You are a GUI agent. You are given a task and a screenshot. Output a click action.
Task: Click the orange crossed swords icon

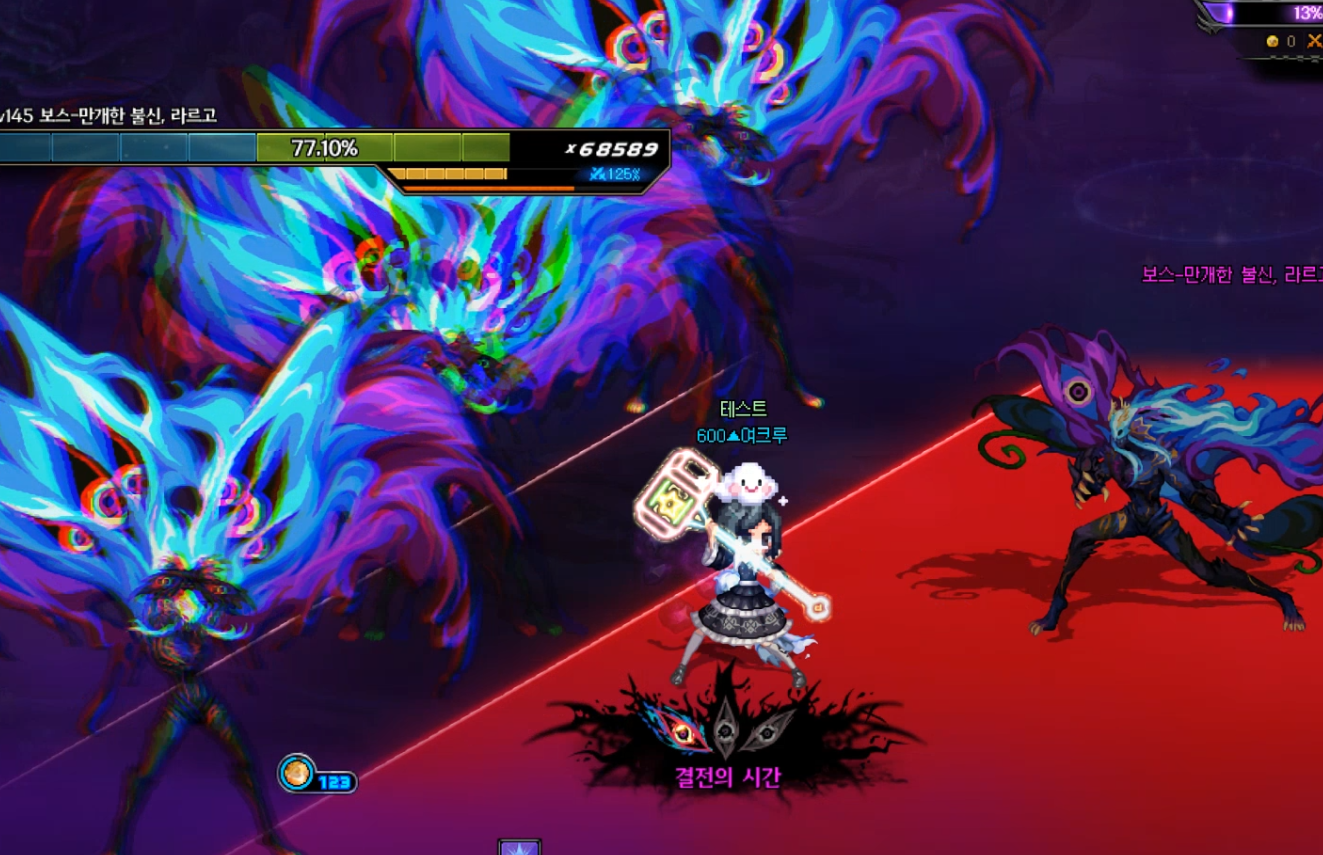1314,41
